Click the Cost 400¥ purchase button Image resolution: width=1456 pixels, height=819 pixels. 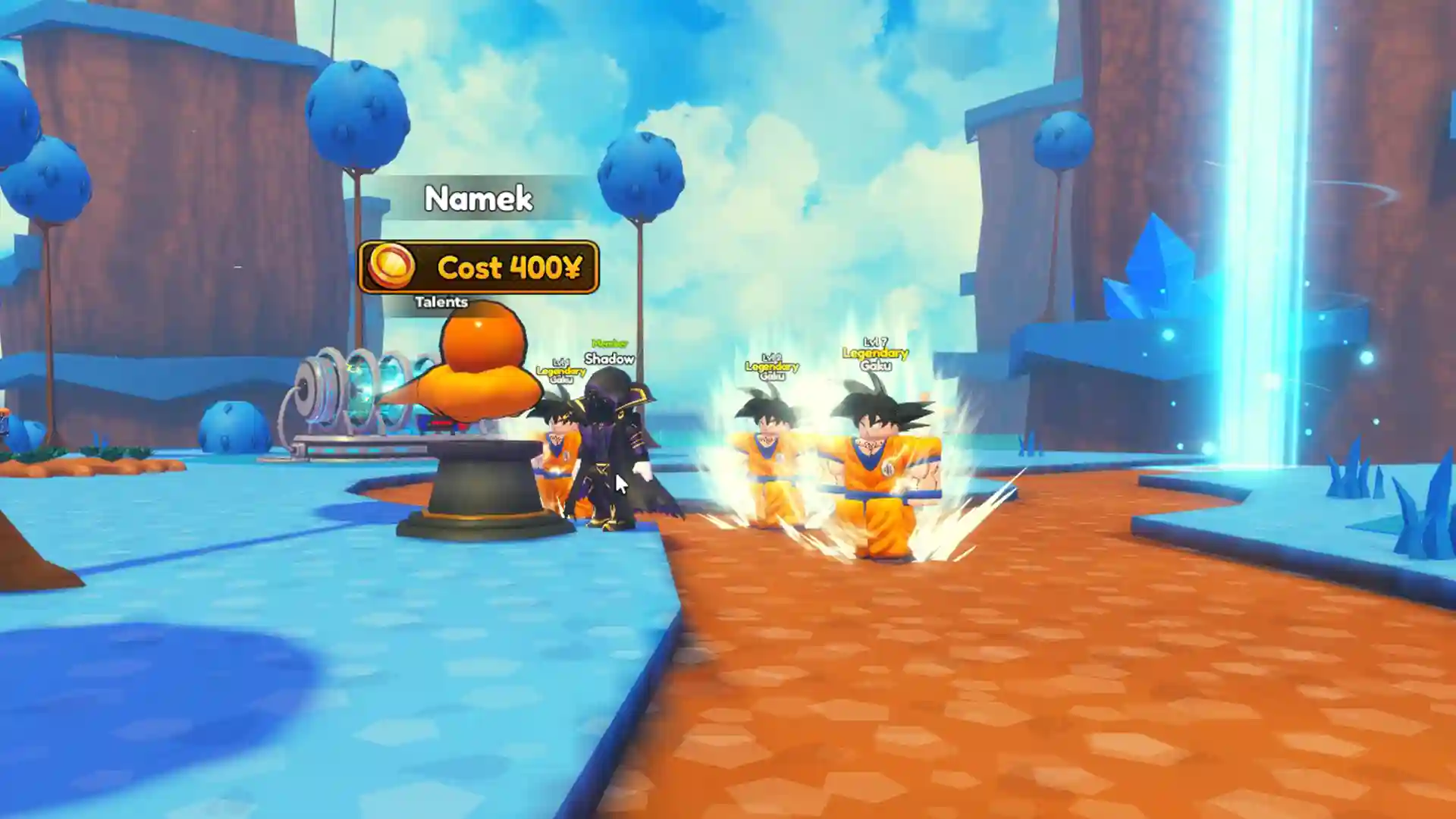pyautogui.click(x=479, y=268)
